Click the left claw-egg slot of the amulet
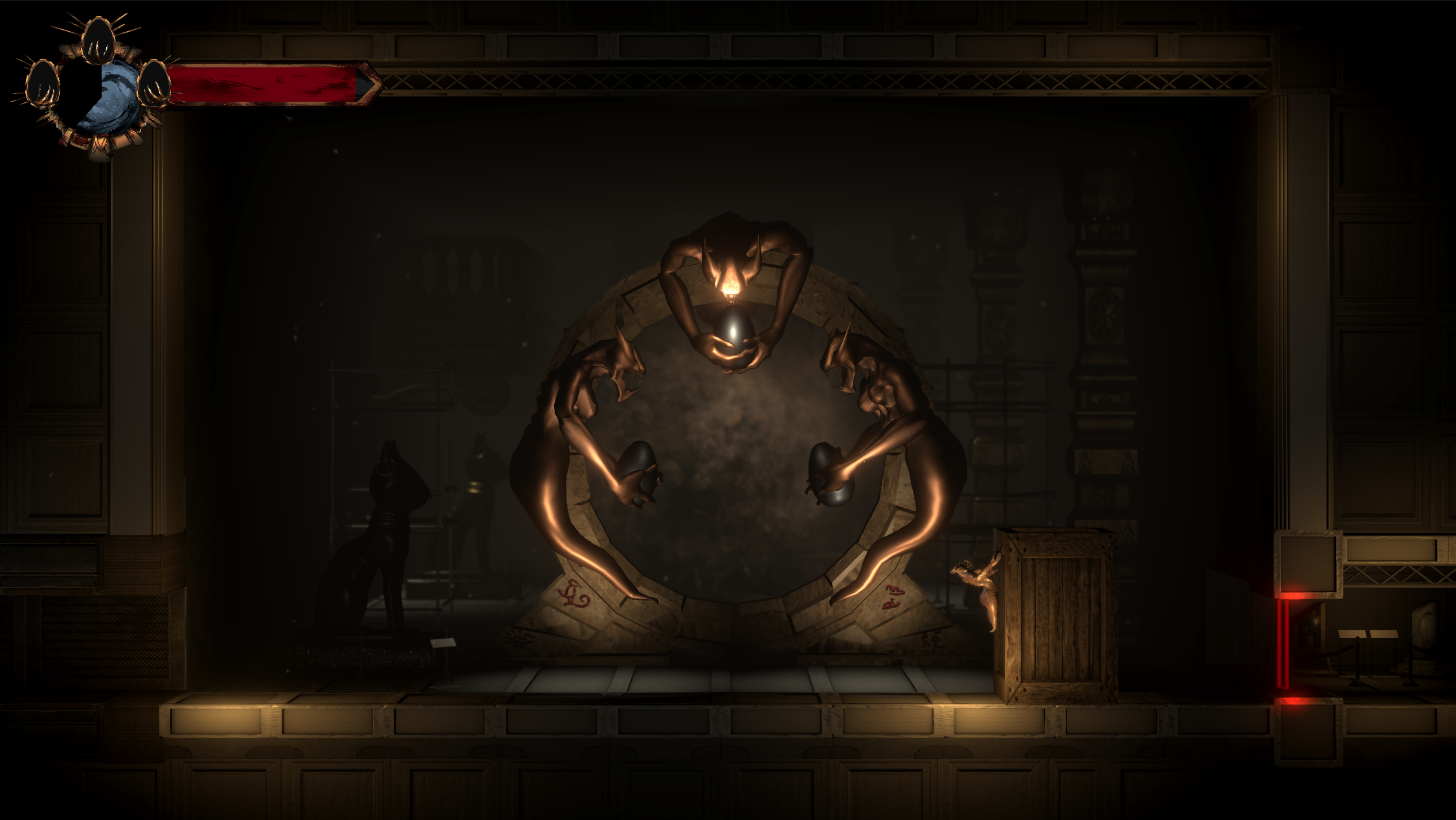Image resolution: width=1456 pixels, height=820 pixels. (43, 84)
